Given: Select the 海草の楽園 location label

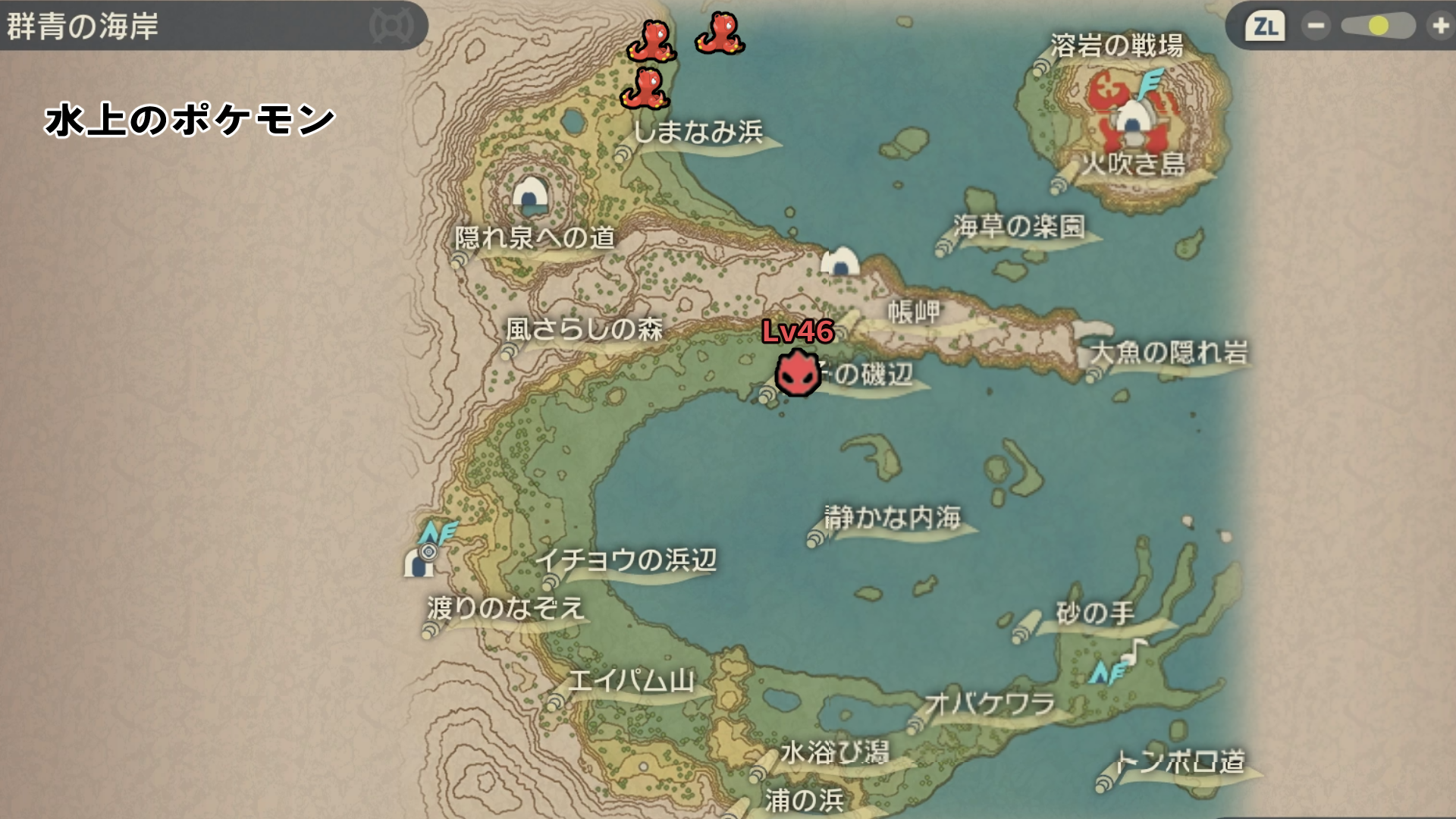Looking at the screenshot, I should pyautogui.click(x=1019, y=226).
